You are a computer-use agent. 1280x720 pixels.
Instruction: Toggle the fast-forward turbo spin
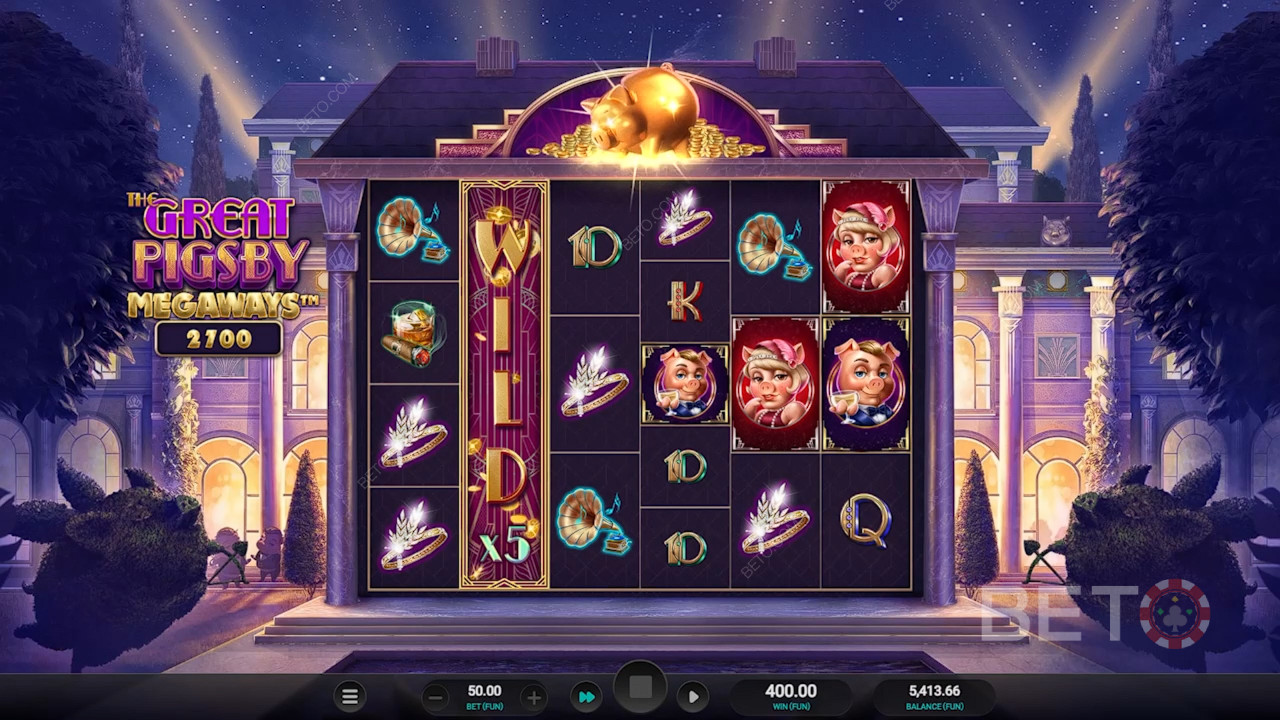pos(587,697)
